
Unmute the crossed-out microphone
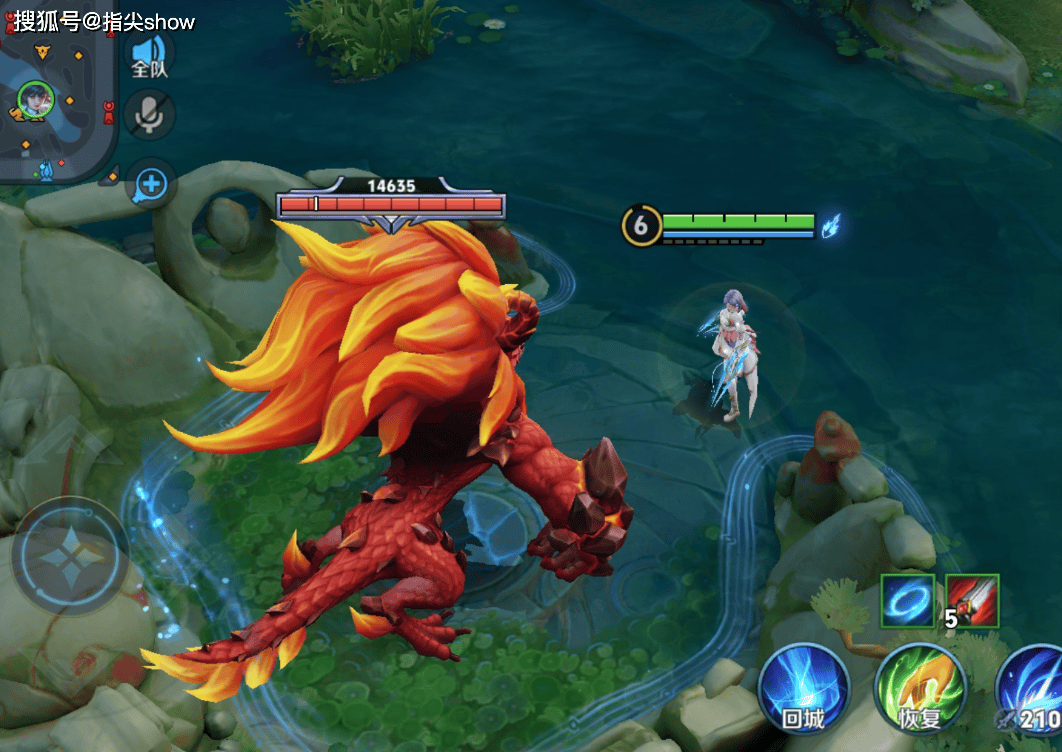[x=150, y=115]
